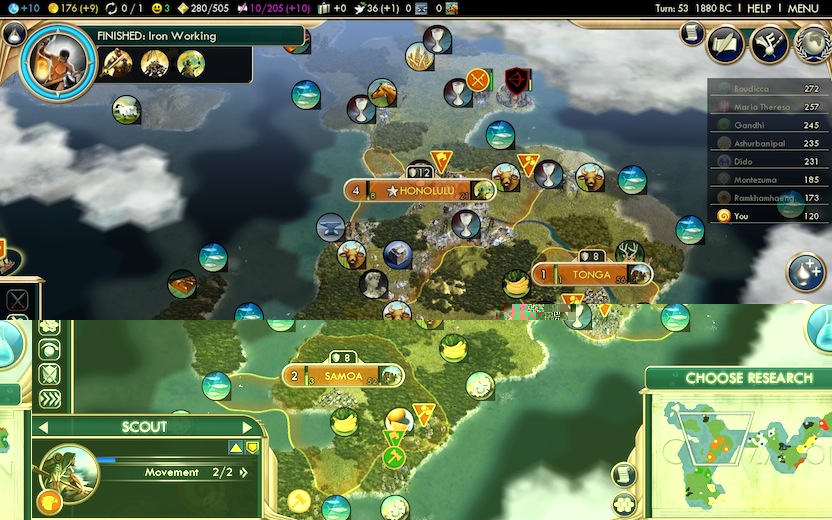Screen dimensions: 832x520
Task: Open the game MENU
Action: click(x=803, y=8)
